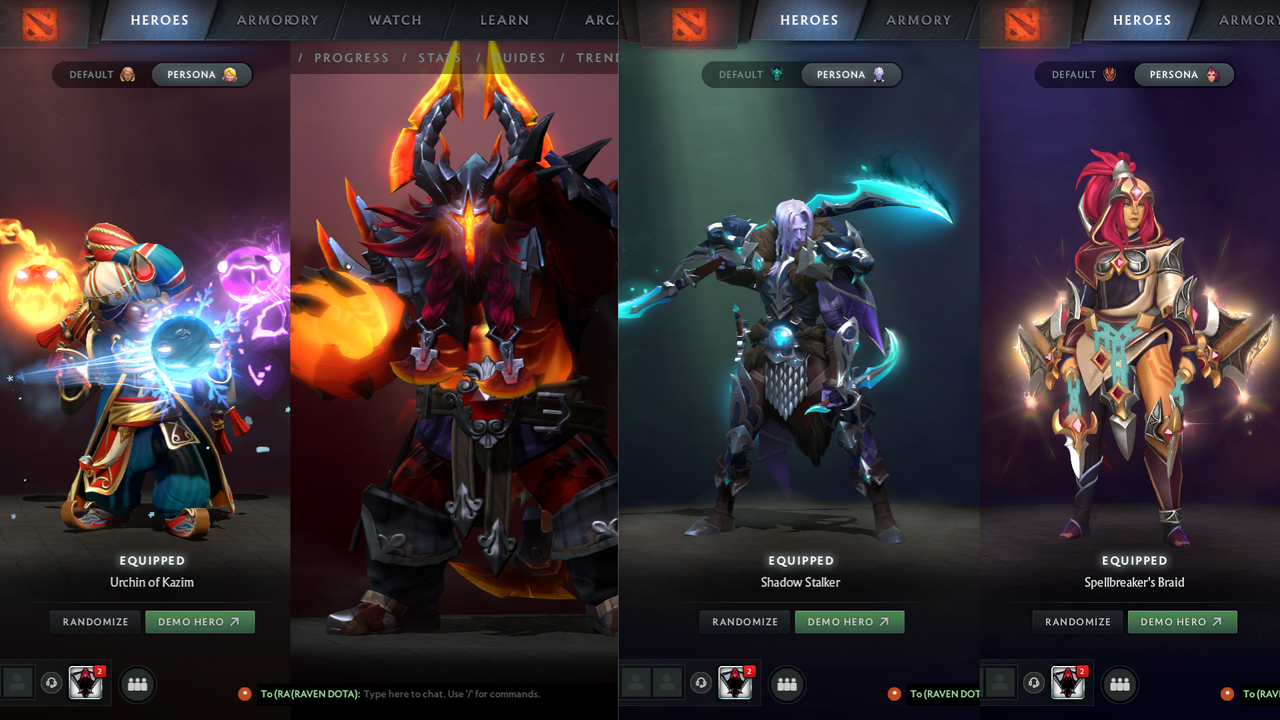Open the WATCH menu
Viewport: 1280px width, 720px height.
(x=394, y=20)
